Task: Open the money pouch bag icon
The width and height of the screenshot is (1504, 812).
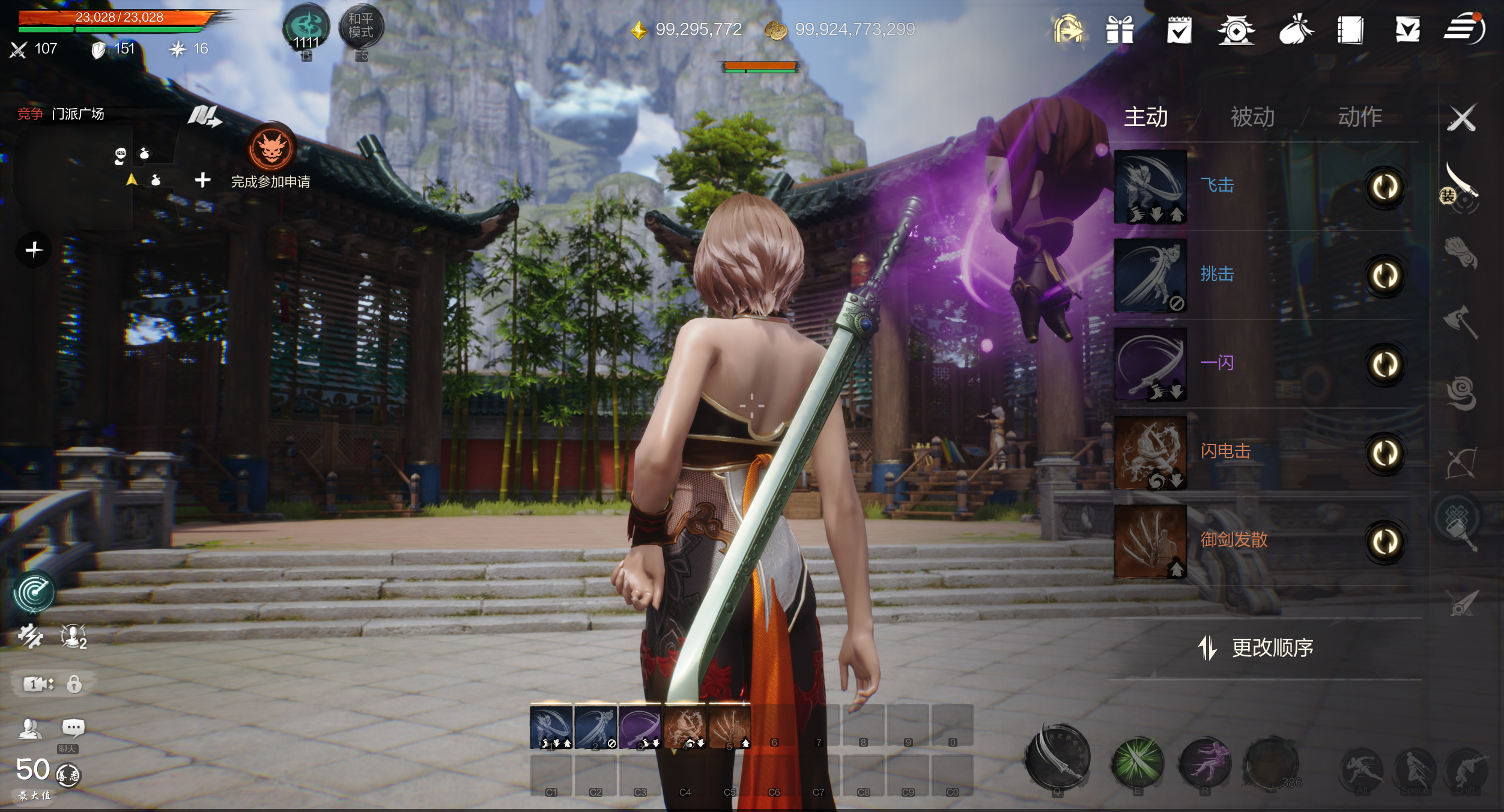Action: [1296, 30]
